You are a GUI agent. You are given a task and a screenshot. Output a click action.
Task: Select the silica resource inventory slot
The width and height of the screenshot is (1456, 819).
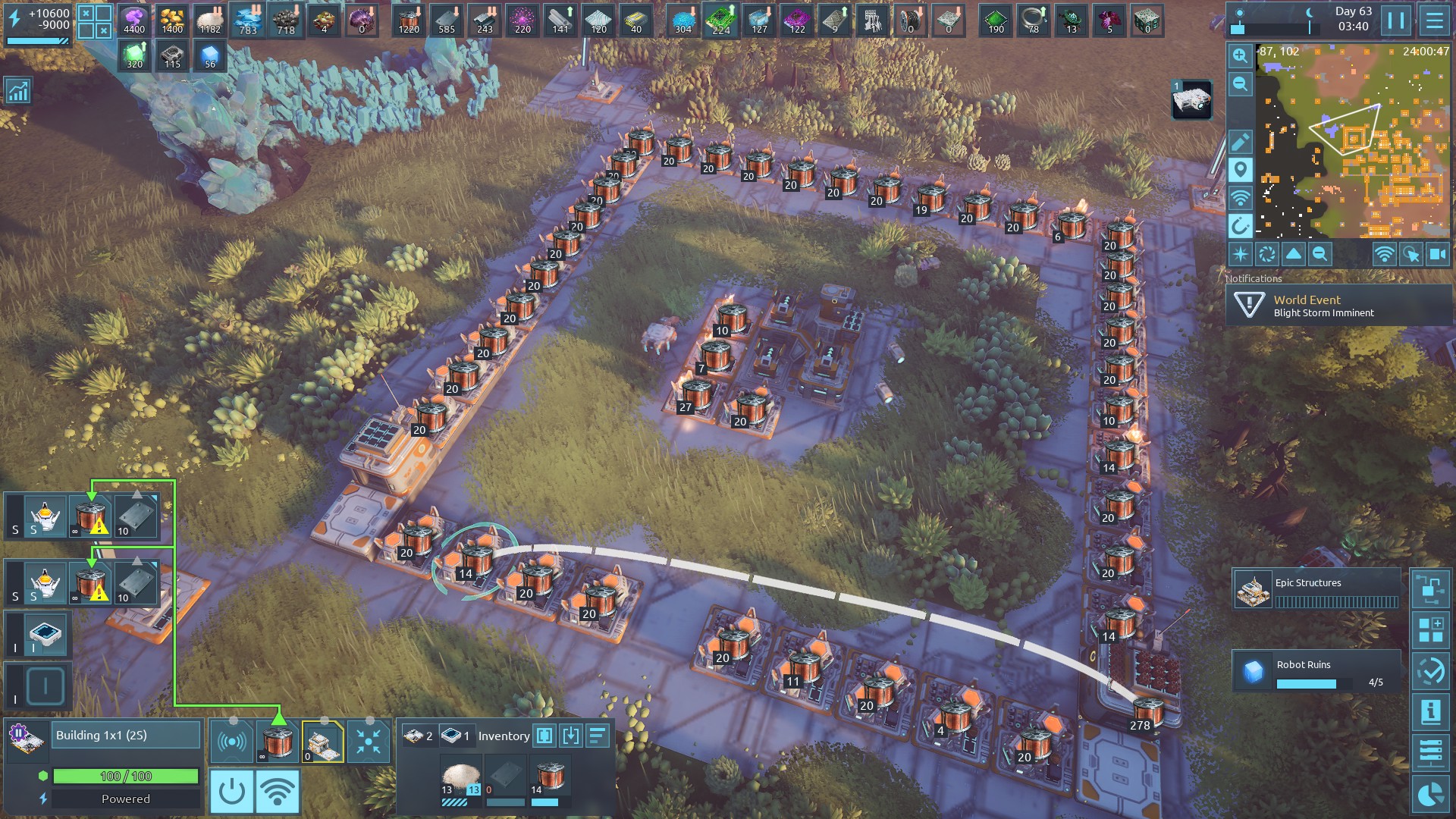click(460, 780)
